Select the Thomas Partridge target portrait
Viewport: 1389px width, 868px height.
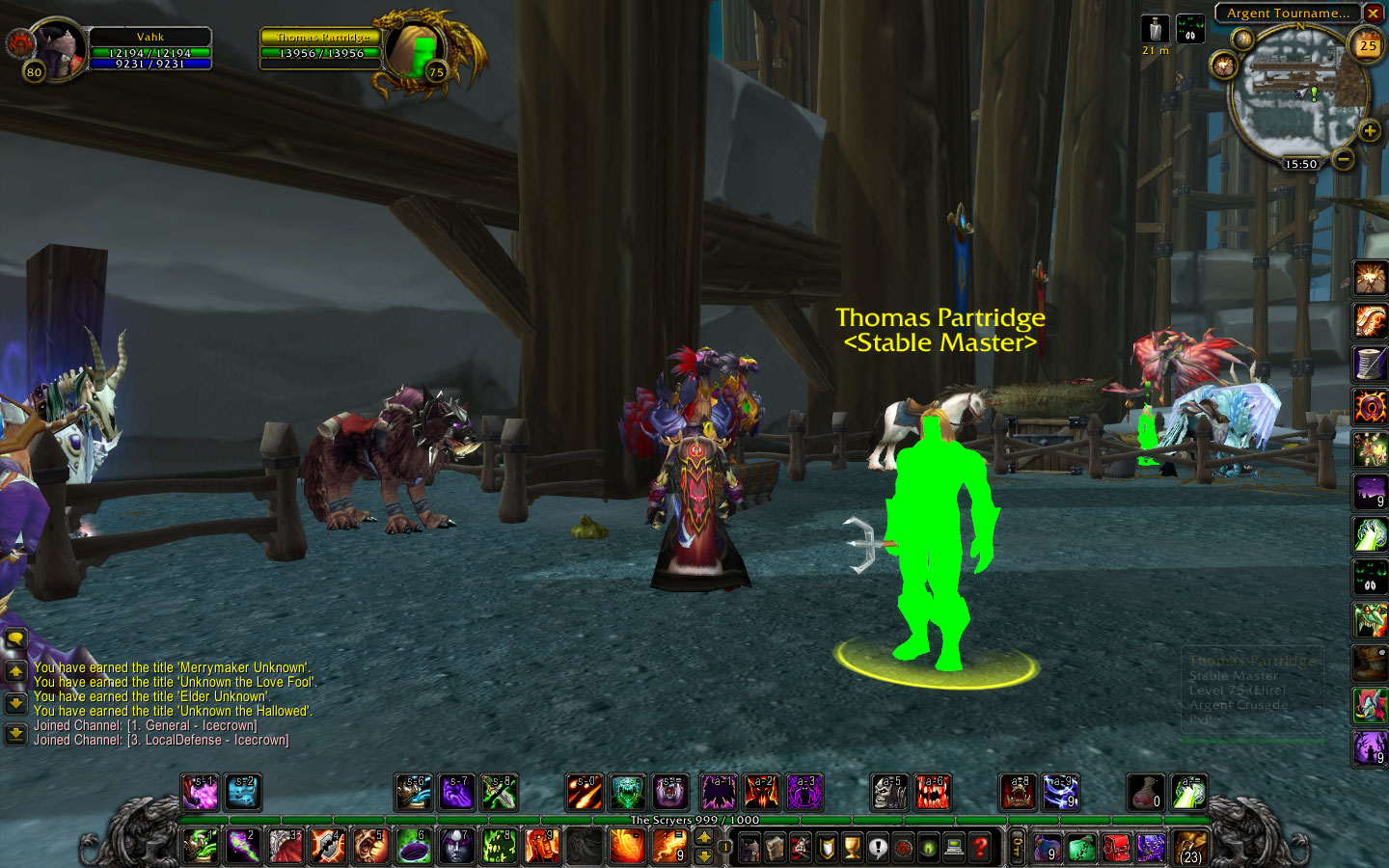[x=417, y=50]
